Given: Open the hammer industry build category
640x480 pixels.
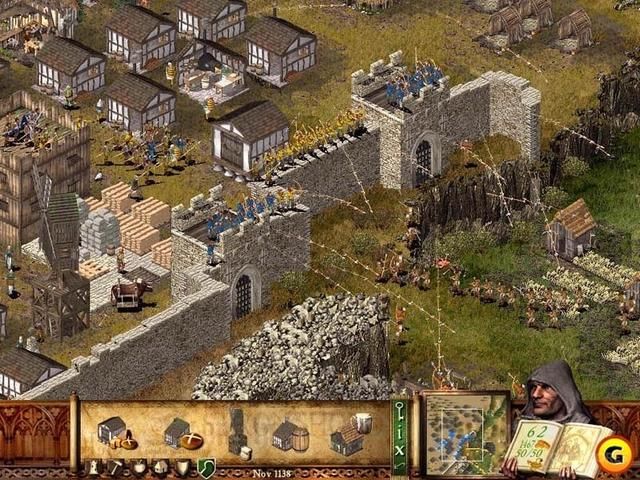Looking at the screenshot, I should tap(115, 467).
